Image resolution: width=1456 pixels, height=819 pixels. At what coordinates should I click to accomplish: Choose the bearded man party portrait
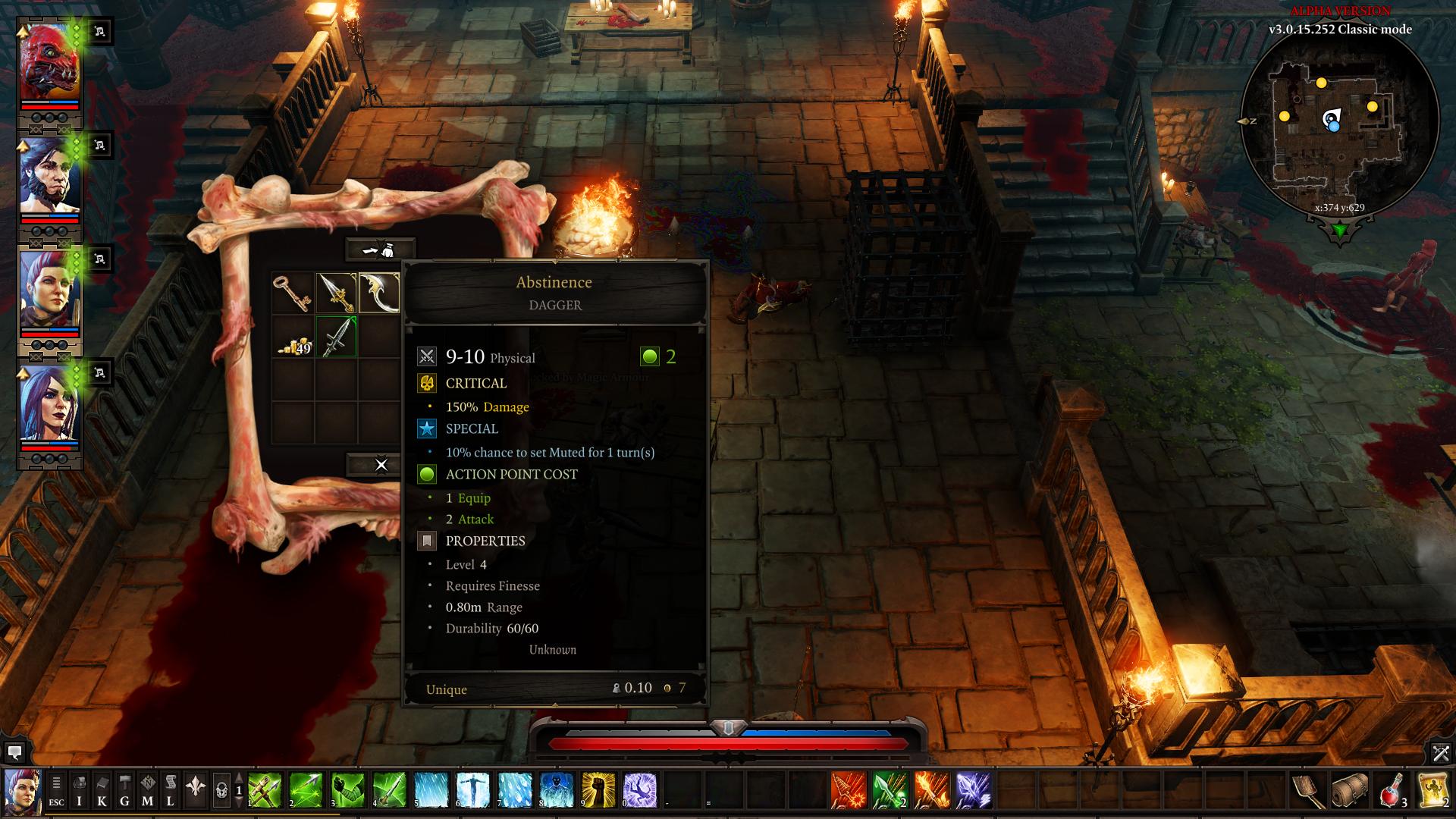point(49,180)
